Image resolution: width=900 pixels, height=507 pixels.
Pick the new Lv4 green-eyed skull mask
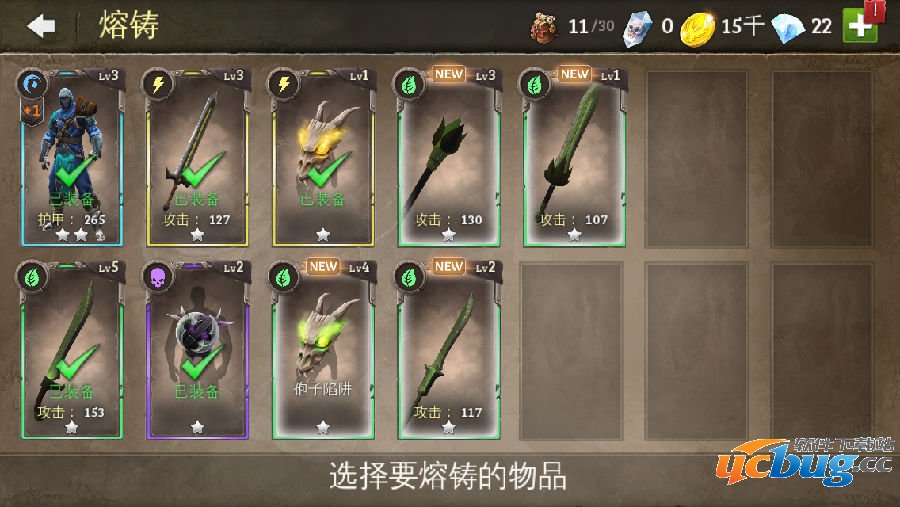pos(323,351)
